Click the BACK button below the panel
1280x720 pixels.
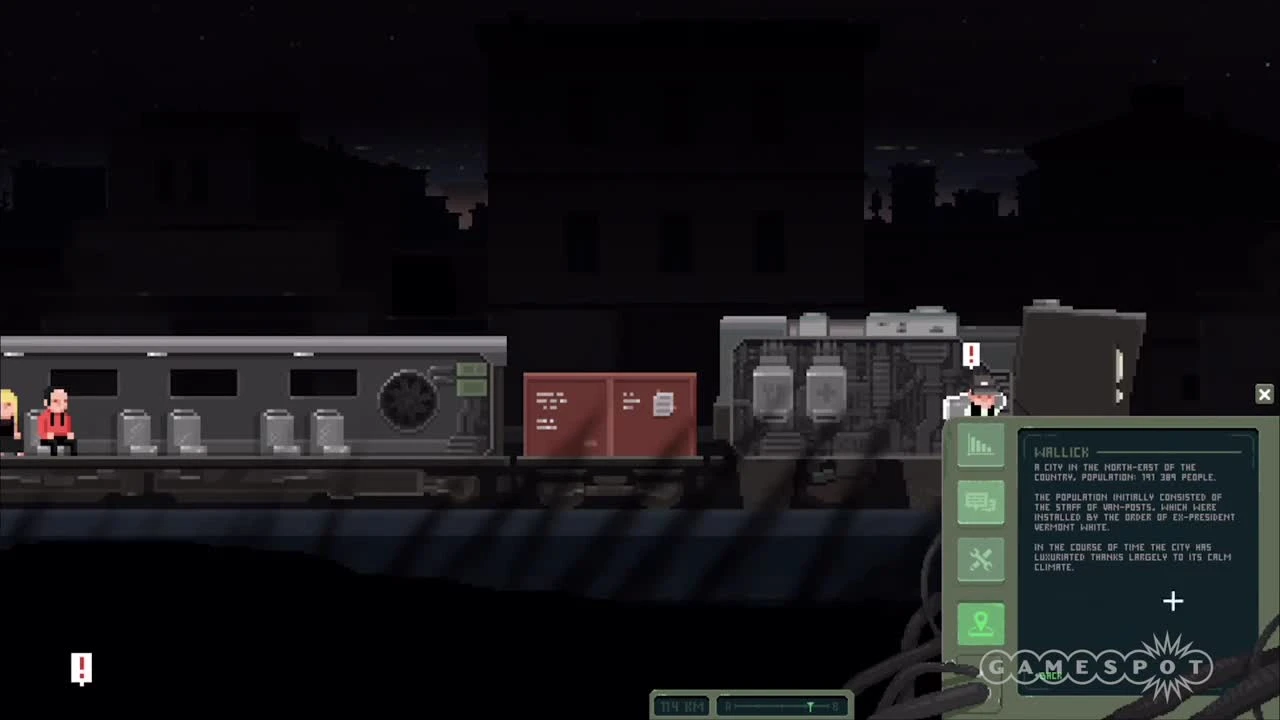[x=1050, y=676]
